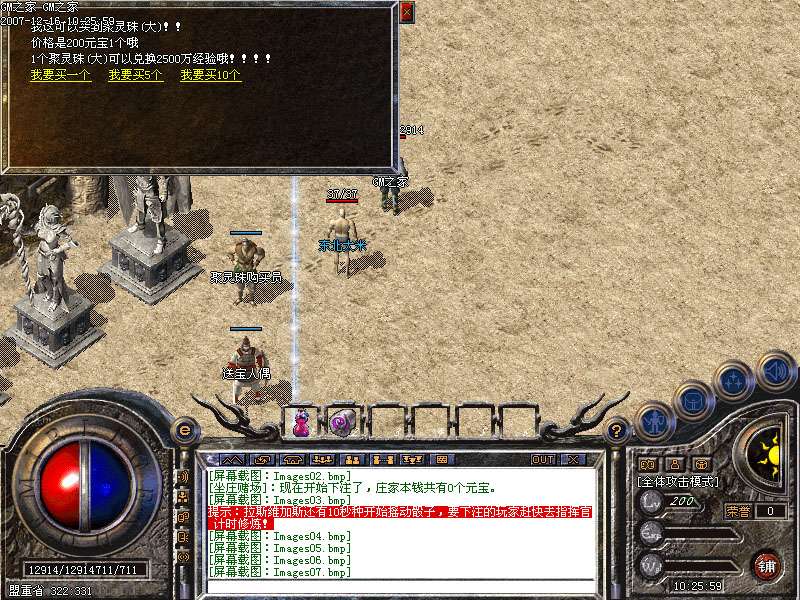Choose the 我要买10个 purchase option
Screen dimensions: 800x600
210,75
